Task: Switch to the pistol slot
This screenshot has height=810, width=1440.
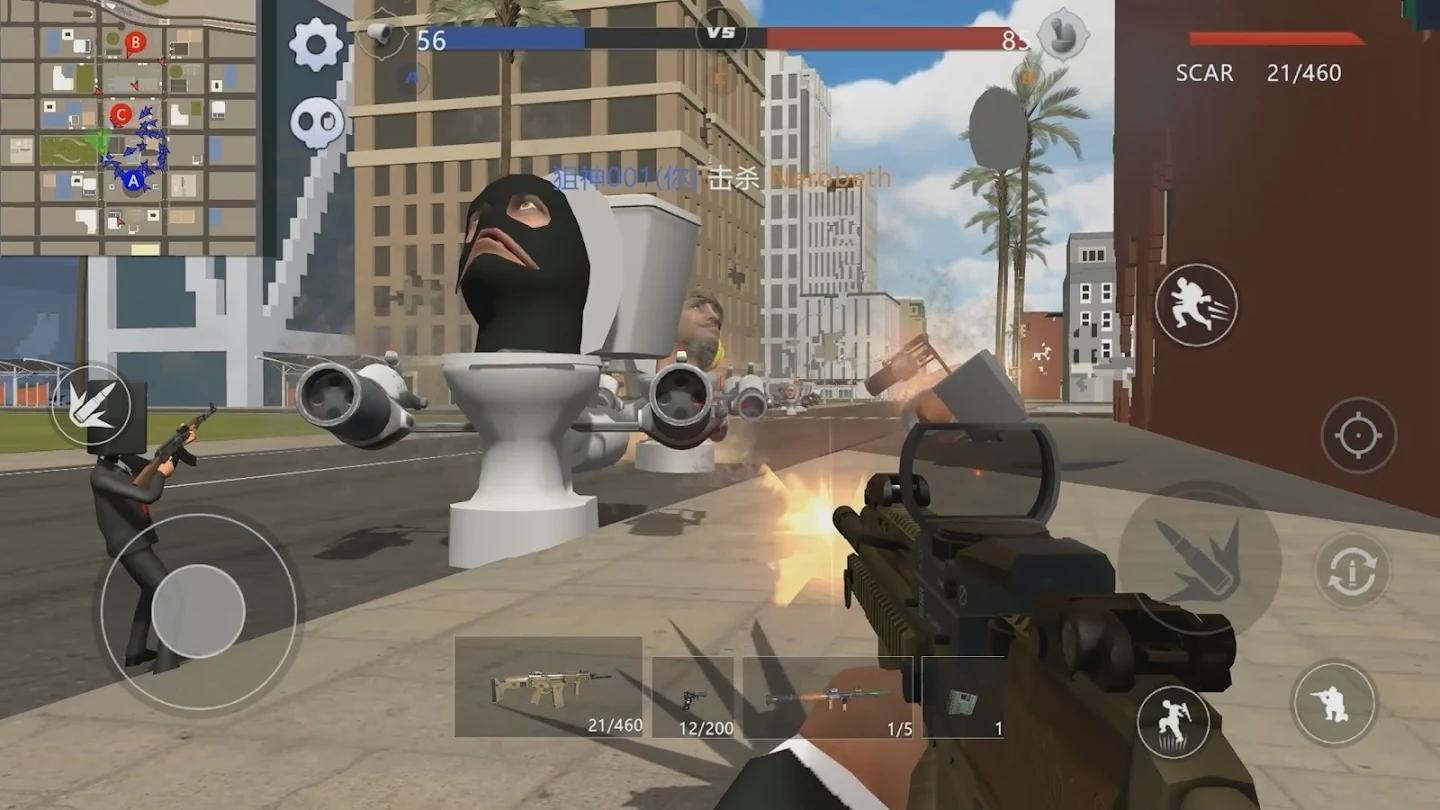Action: (693, 697)
